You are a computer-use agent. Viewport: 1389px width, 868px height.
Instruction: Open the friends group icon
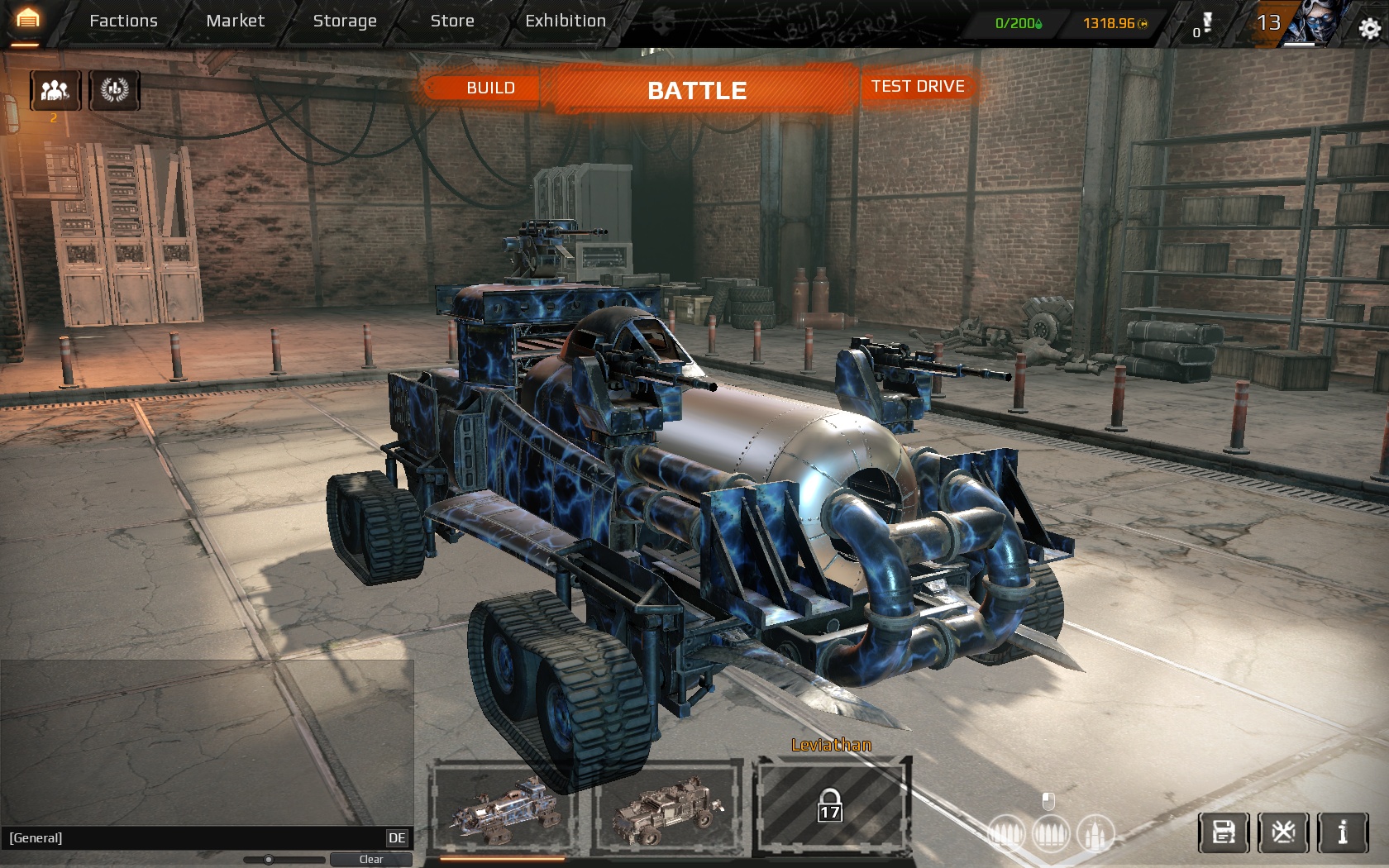(55, 90)
